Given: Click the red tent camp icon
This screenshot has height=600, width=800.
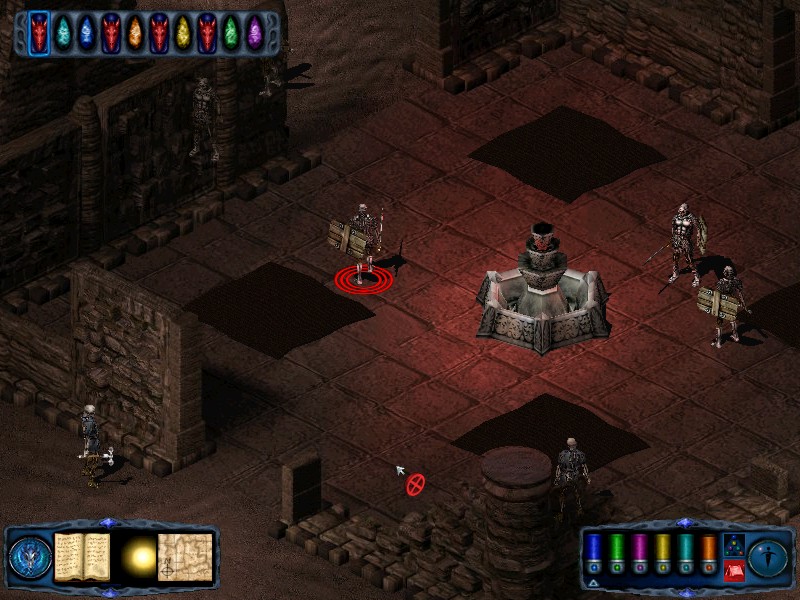Looking at the screenshot, I should coord(732,571).
